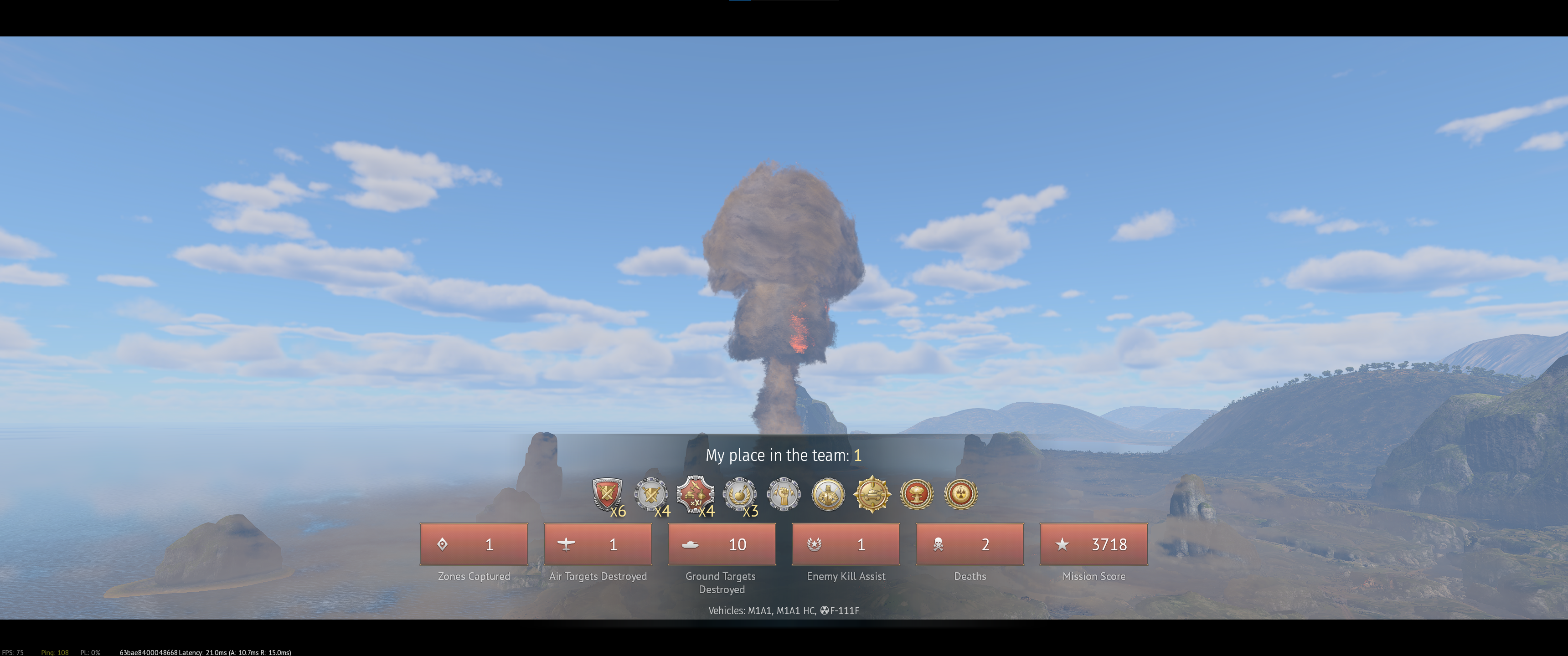Select the mushroom cloud medal

tap(917, 493)
